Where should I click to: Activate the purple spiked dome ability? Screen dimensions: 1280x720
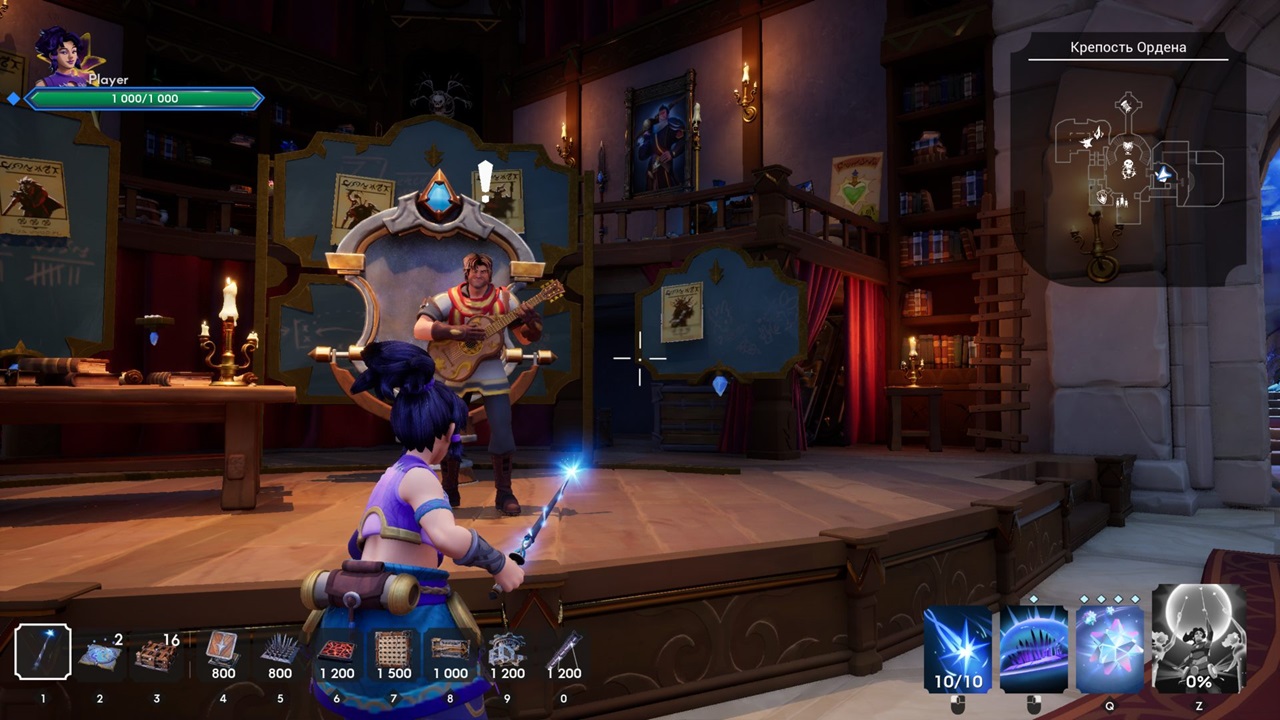[1034, 650]
